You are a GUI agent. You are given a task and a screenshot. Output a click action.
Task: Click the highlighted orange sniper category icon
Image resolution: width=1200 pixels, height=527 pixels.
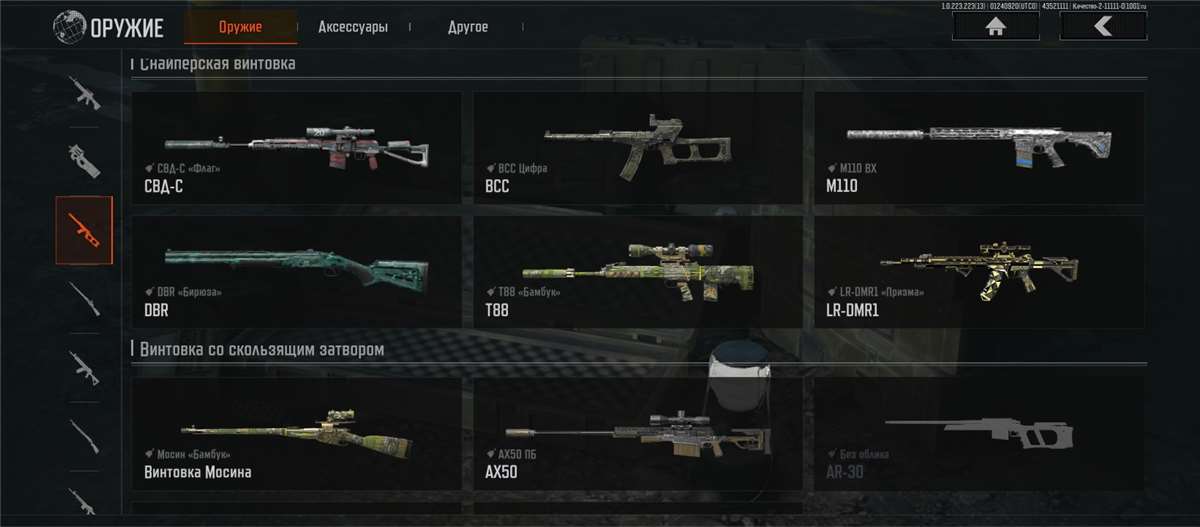(84, 230)
